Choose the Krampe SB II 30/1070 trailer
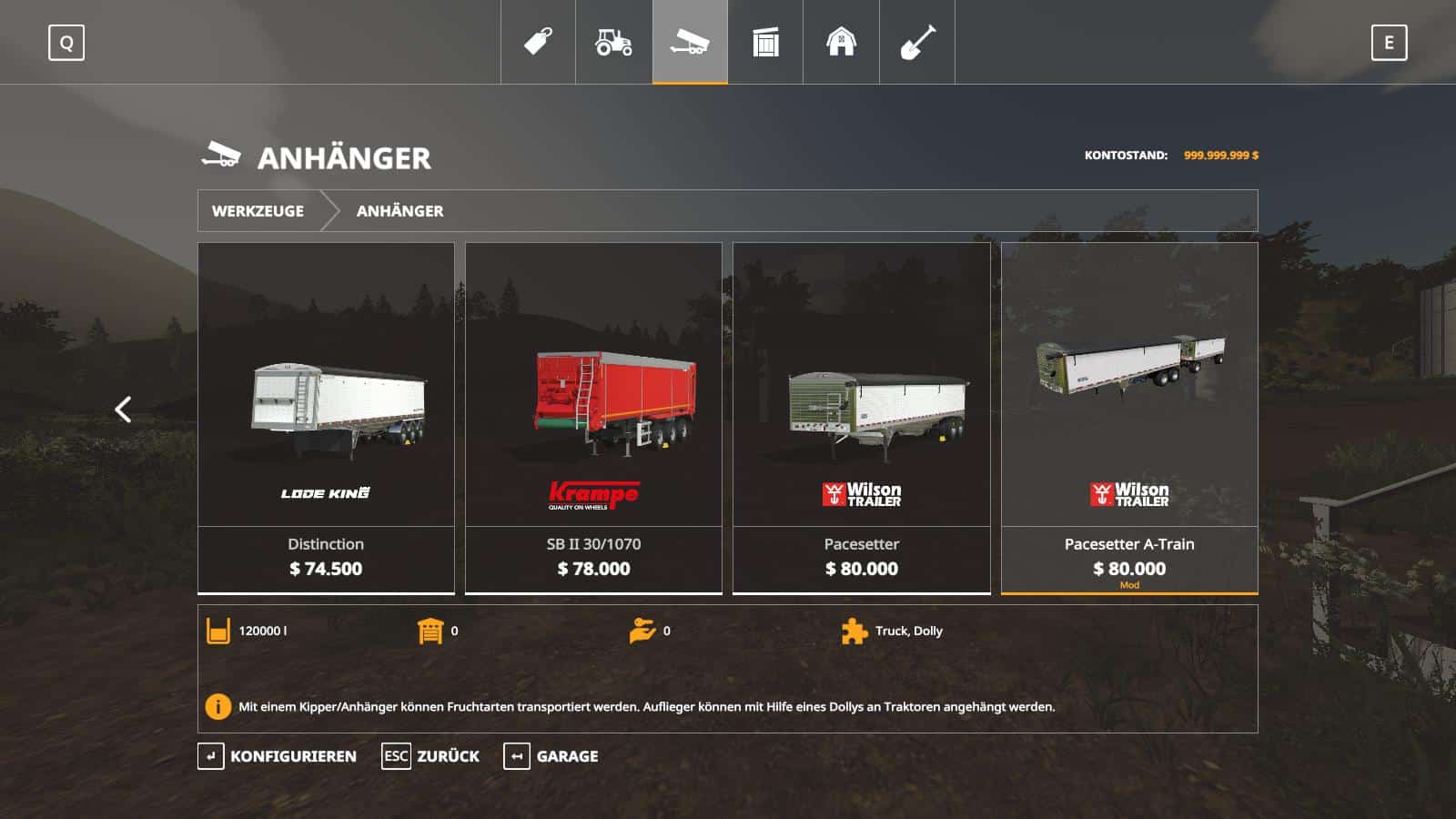The width and height of the screenshot is (1456, 819). tap(593, 418)
